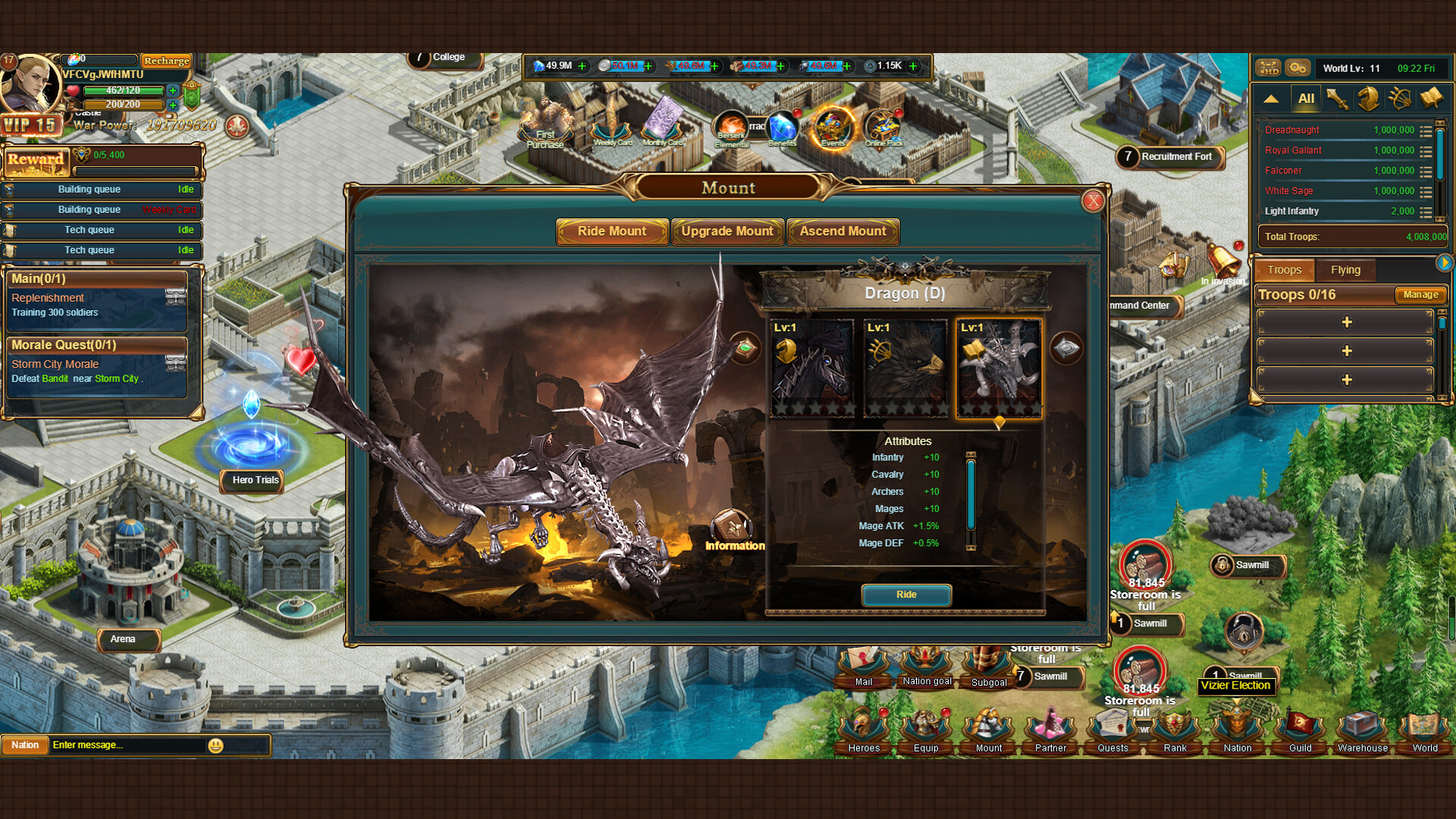Select the All tab in troops panel

(1306, 98)
